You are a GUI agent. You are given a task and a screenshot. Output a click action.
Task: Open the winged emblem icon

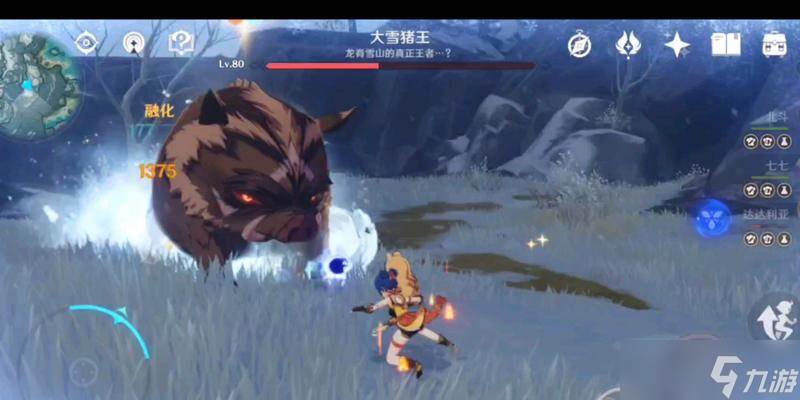629,45
